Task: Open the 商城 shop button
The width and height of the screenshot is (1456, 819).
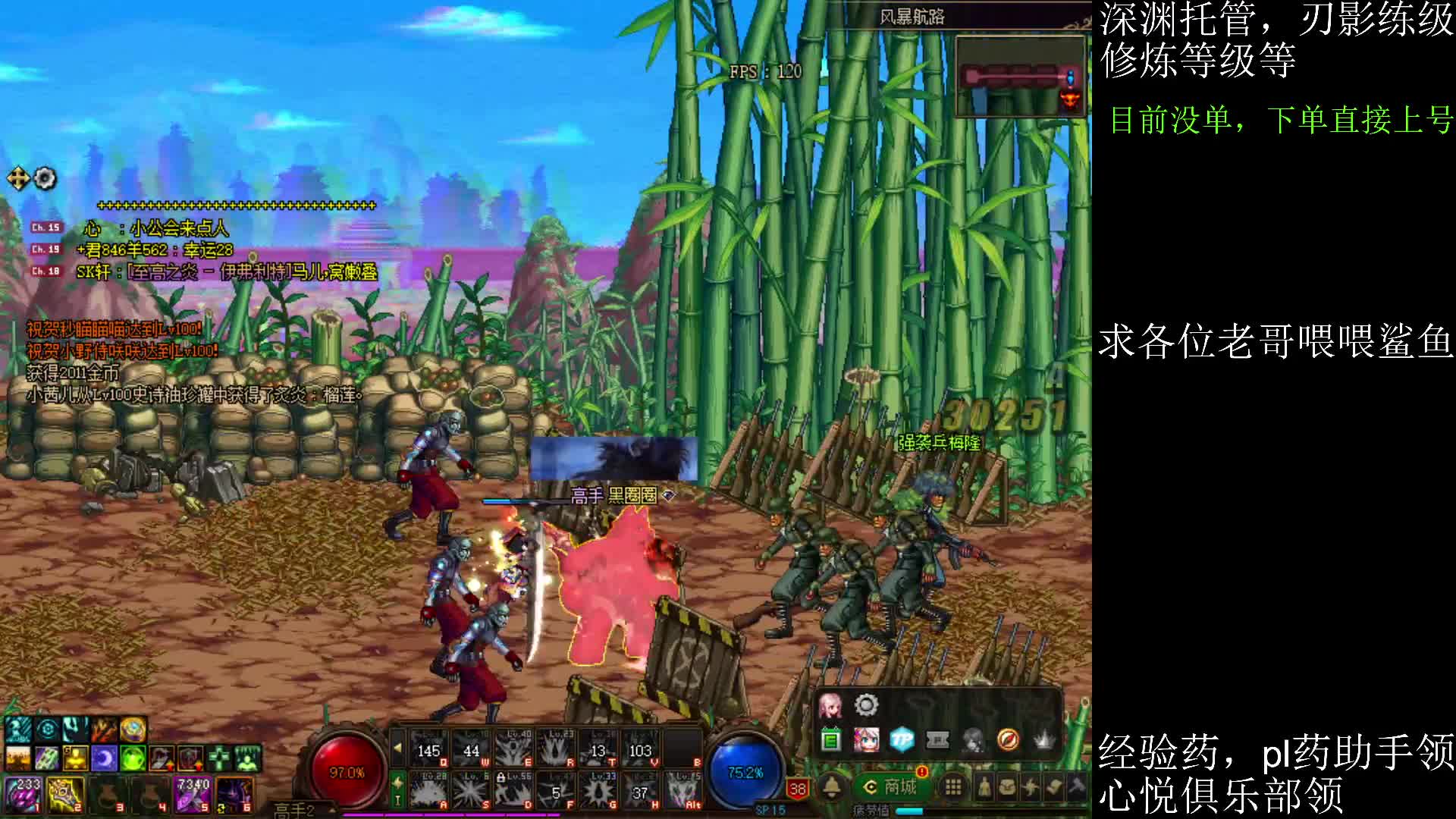Action: point(892,787)
